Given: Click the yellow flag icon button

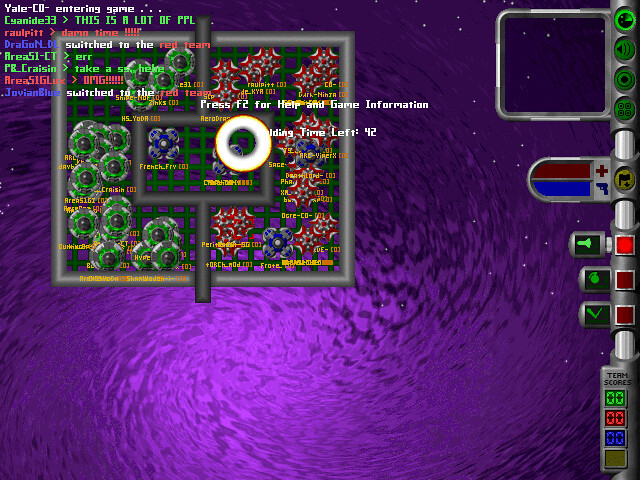Looking at the screenshot, I should point(625,179).
